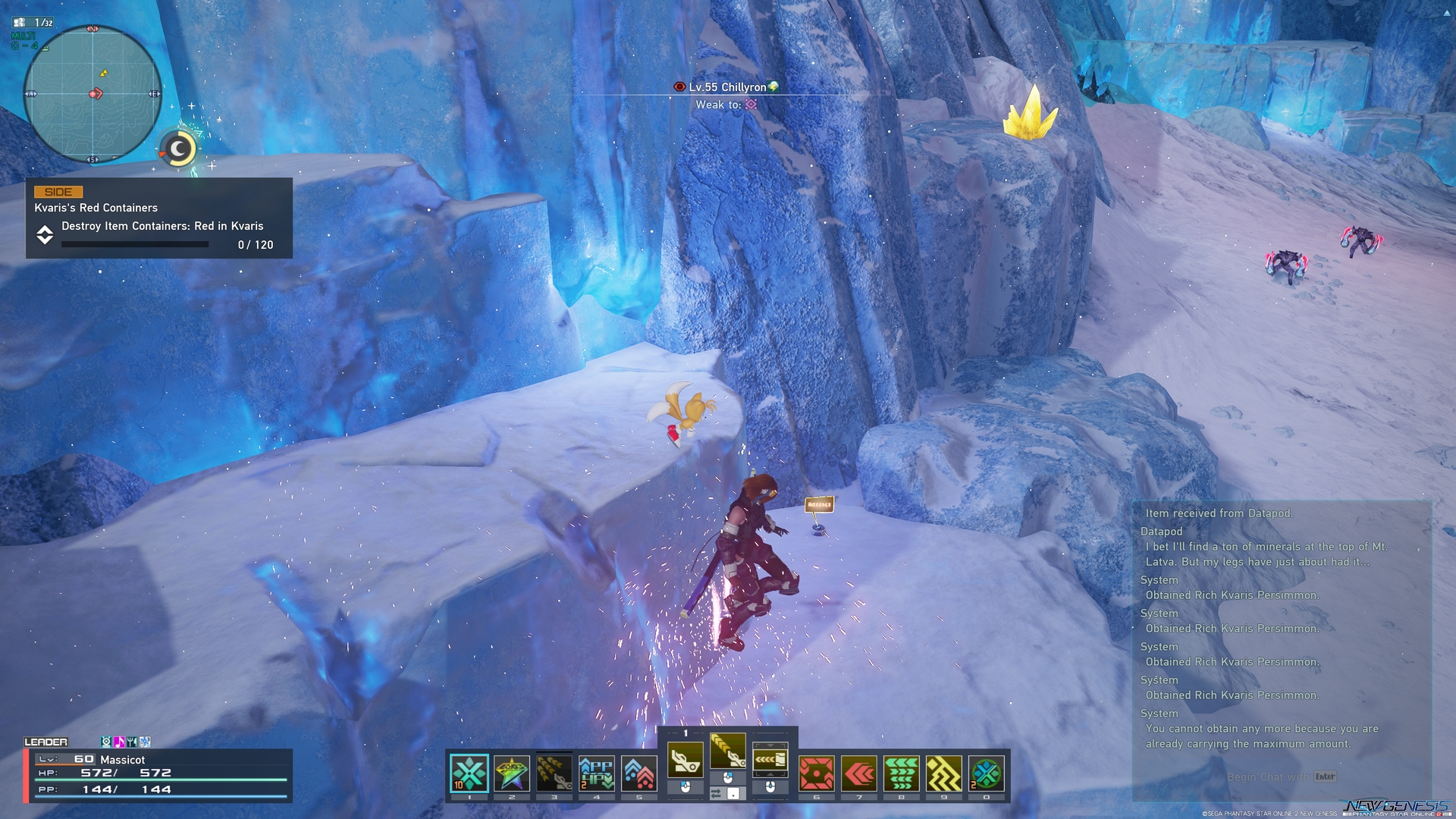Open the multiplayer player count indicator showing 1/32
This screenshot has width=1456, height=819.
tap(34, 23)
